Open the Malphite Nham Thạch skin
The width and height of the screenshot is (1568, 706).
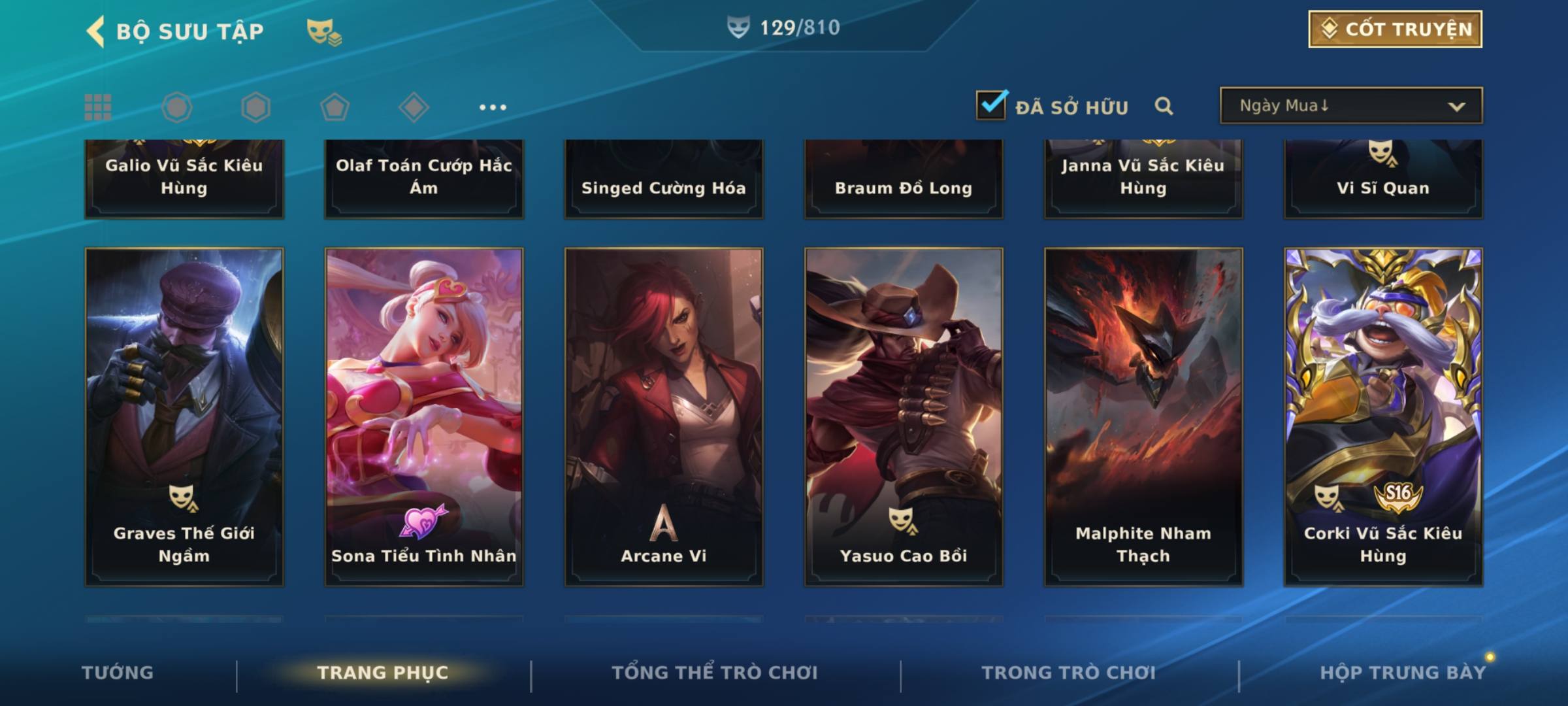(1143, 416)
